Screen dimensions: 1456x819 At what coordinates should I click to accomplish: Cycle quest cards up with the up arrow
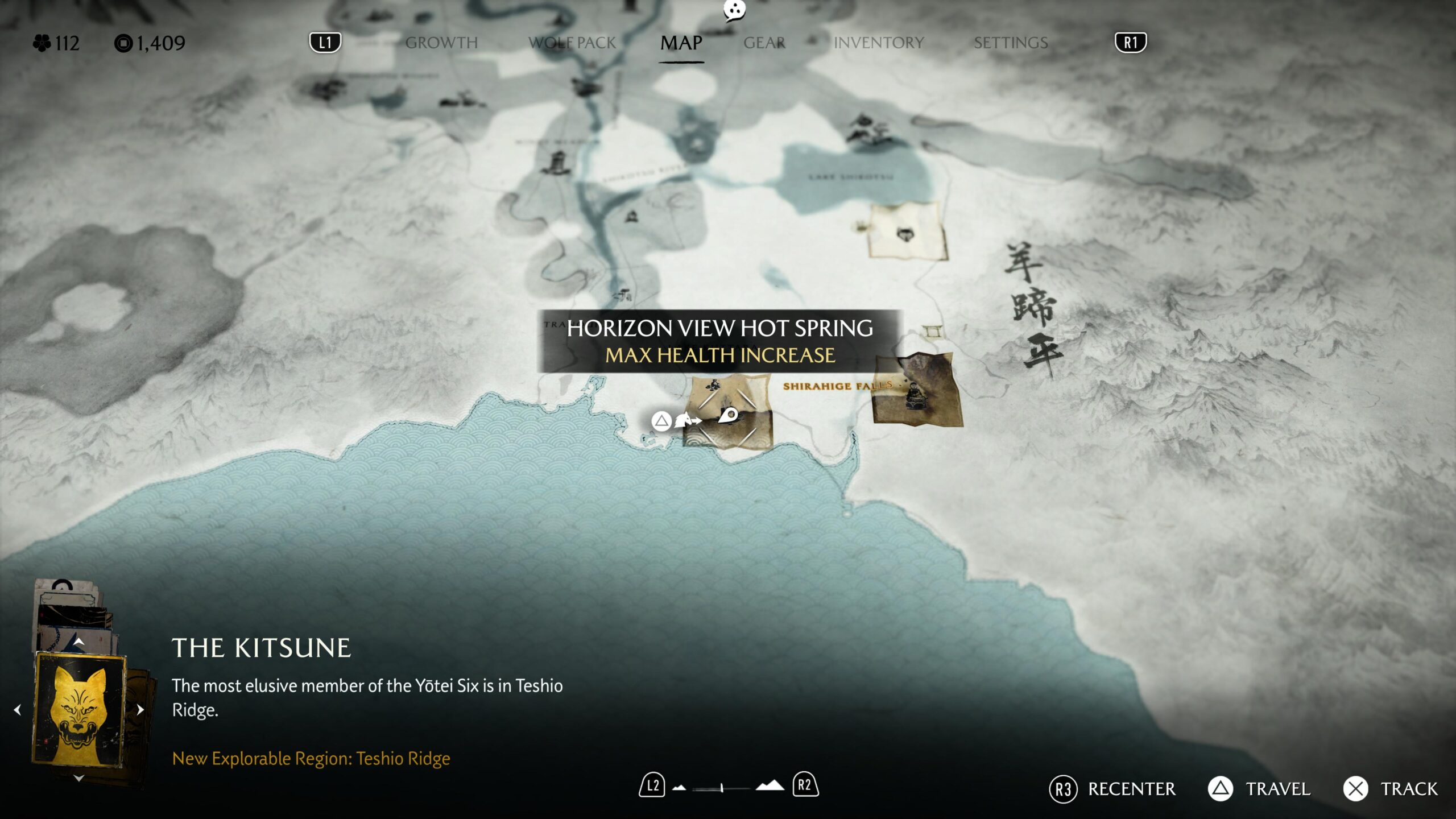point(79,642)
